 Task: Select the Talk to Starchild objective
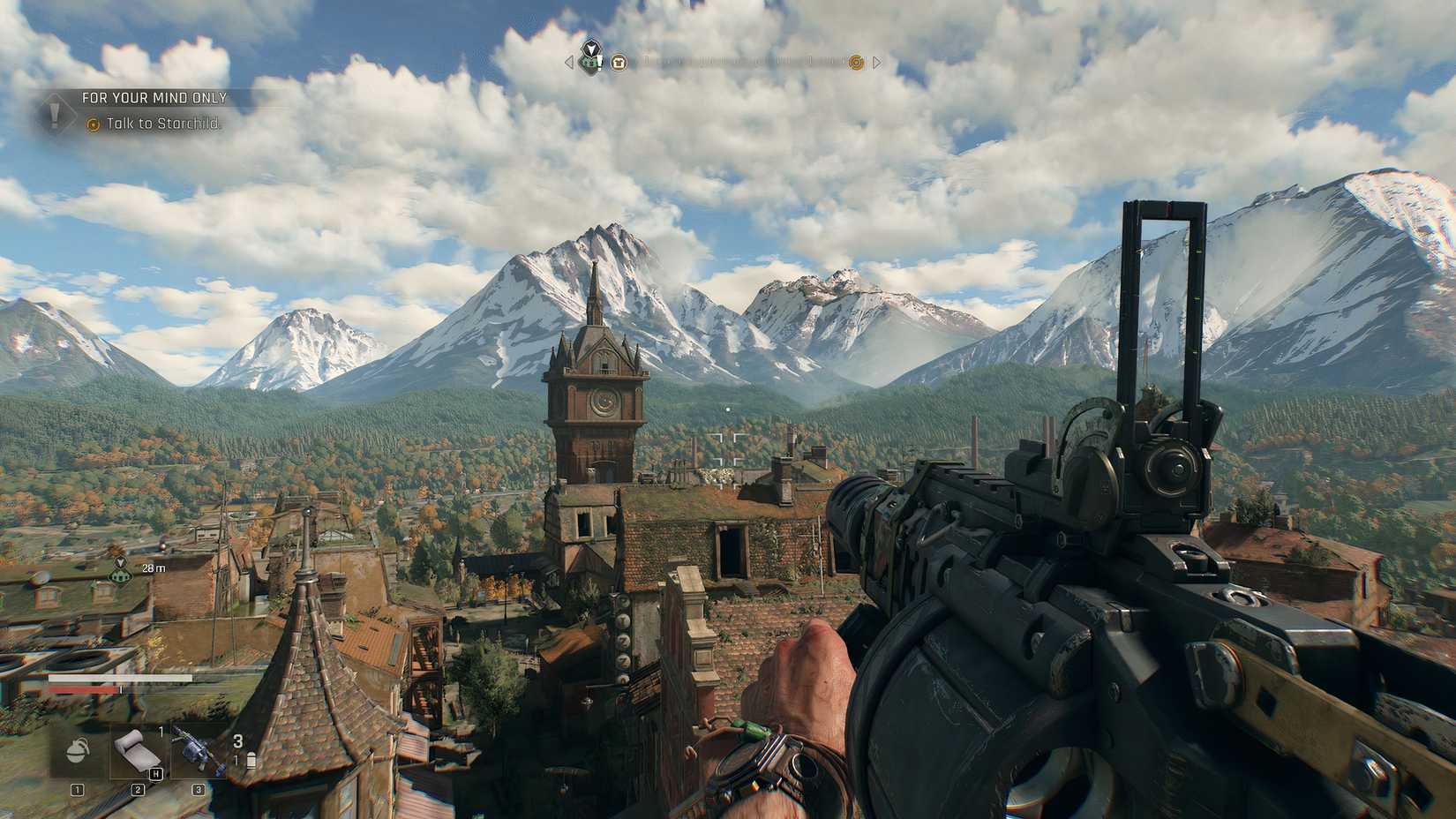(x=164, y=124)
